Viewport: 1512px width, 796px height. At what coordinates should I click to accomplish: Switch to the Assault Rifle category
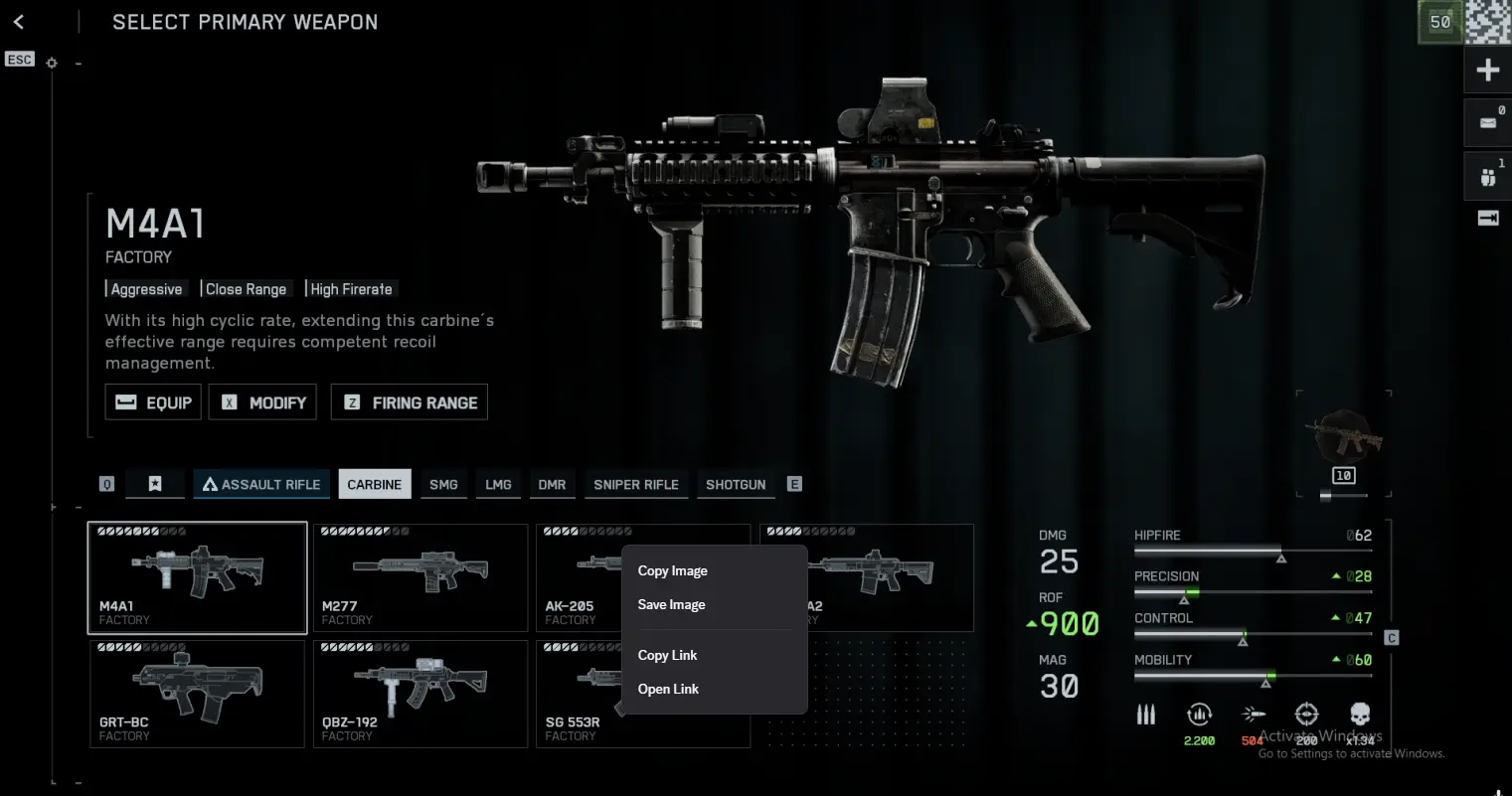(x=261, y=485)
